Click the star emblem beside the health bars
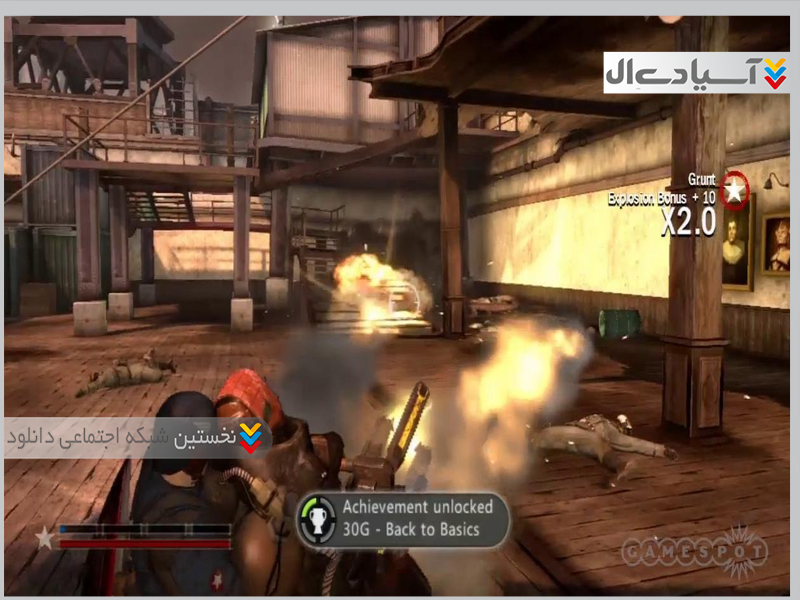This screenshot has height=600, width=800. 45,538
